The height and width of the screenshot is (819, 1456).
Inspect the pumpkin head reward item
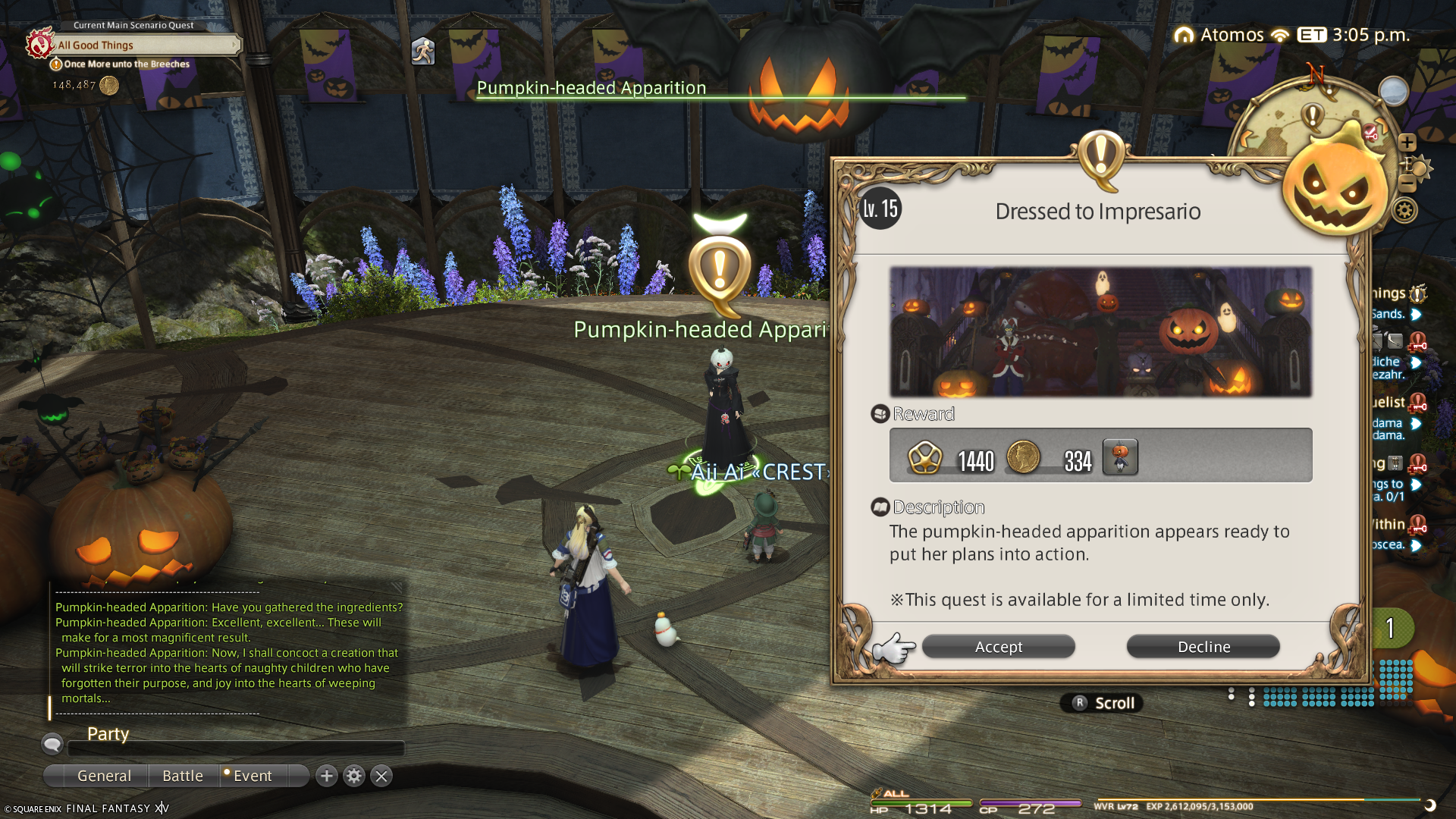pos(1120,457)
